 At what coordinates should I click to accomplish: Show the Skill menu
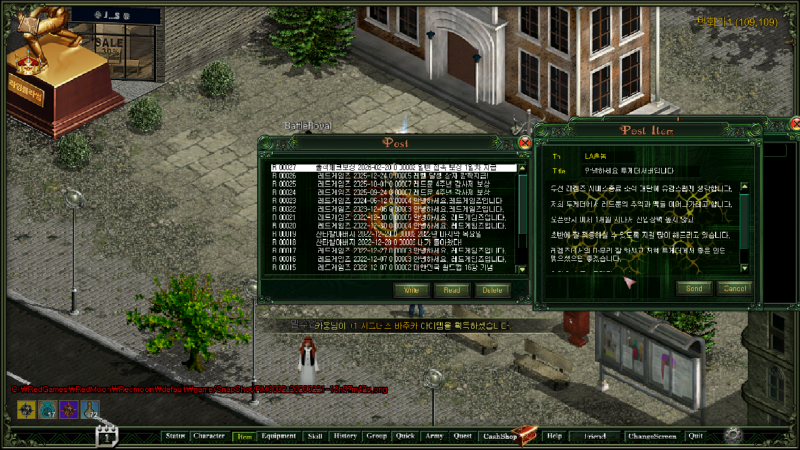[x=315, y=436]
